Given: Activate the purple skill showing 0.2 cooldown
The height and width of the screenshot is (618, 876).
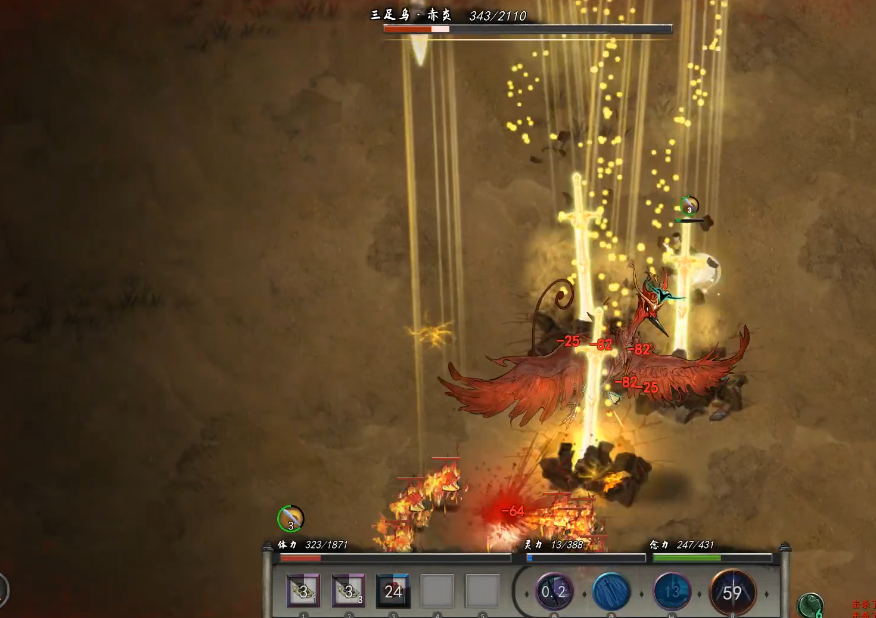Looking at the screenshot, I should click(x=554, y=591).
